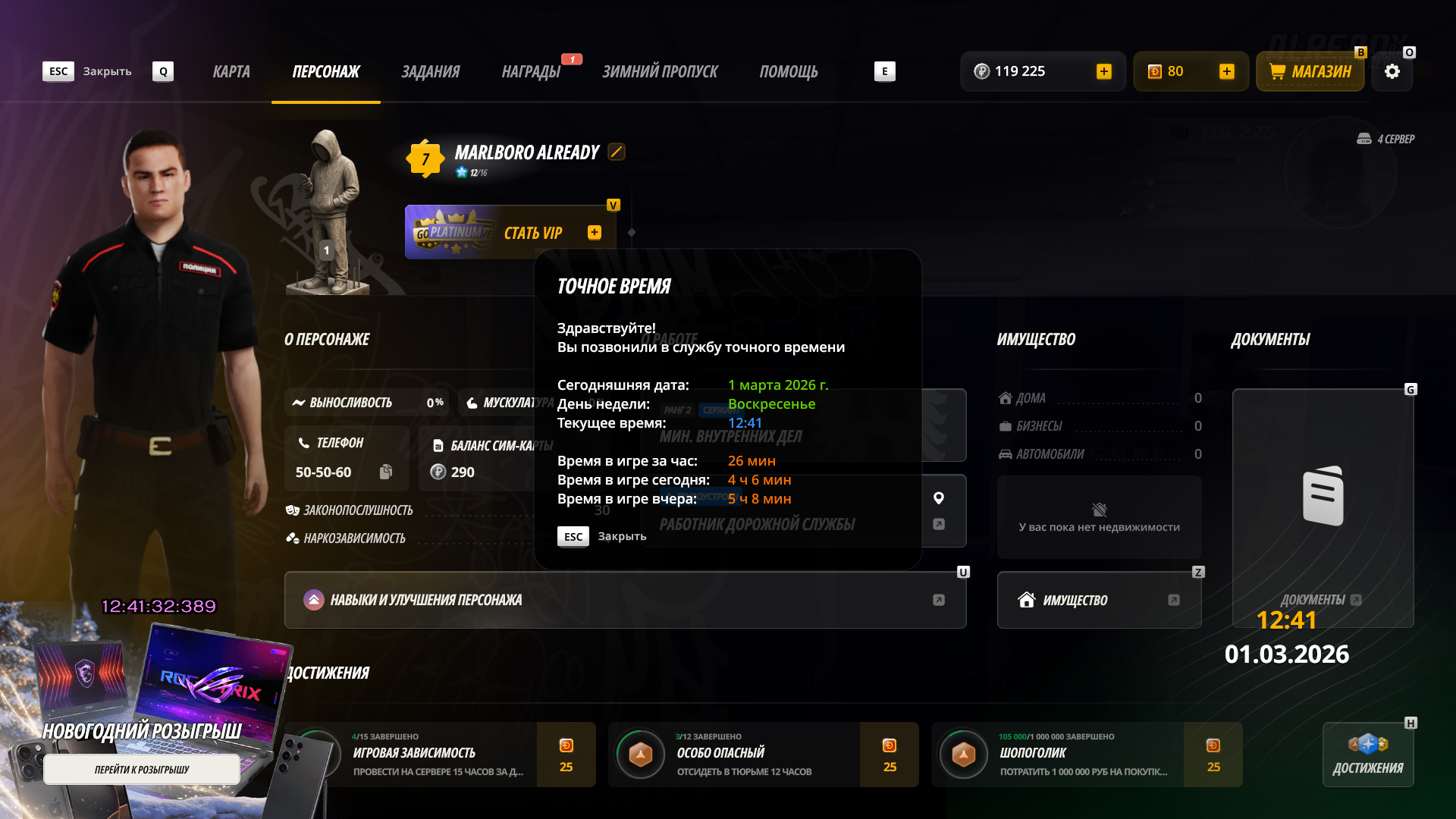The width and height of the screenshot is (1456, 819).
Task: Open Навыки и улучшения персонажа
Action: click(625, 600)
